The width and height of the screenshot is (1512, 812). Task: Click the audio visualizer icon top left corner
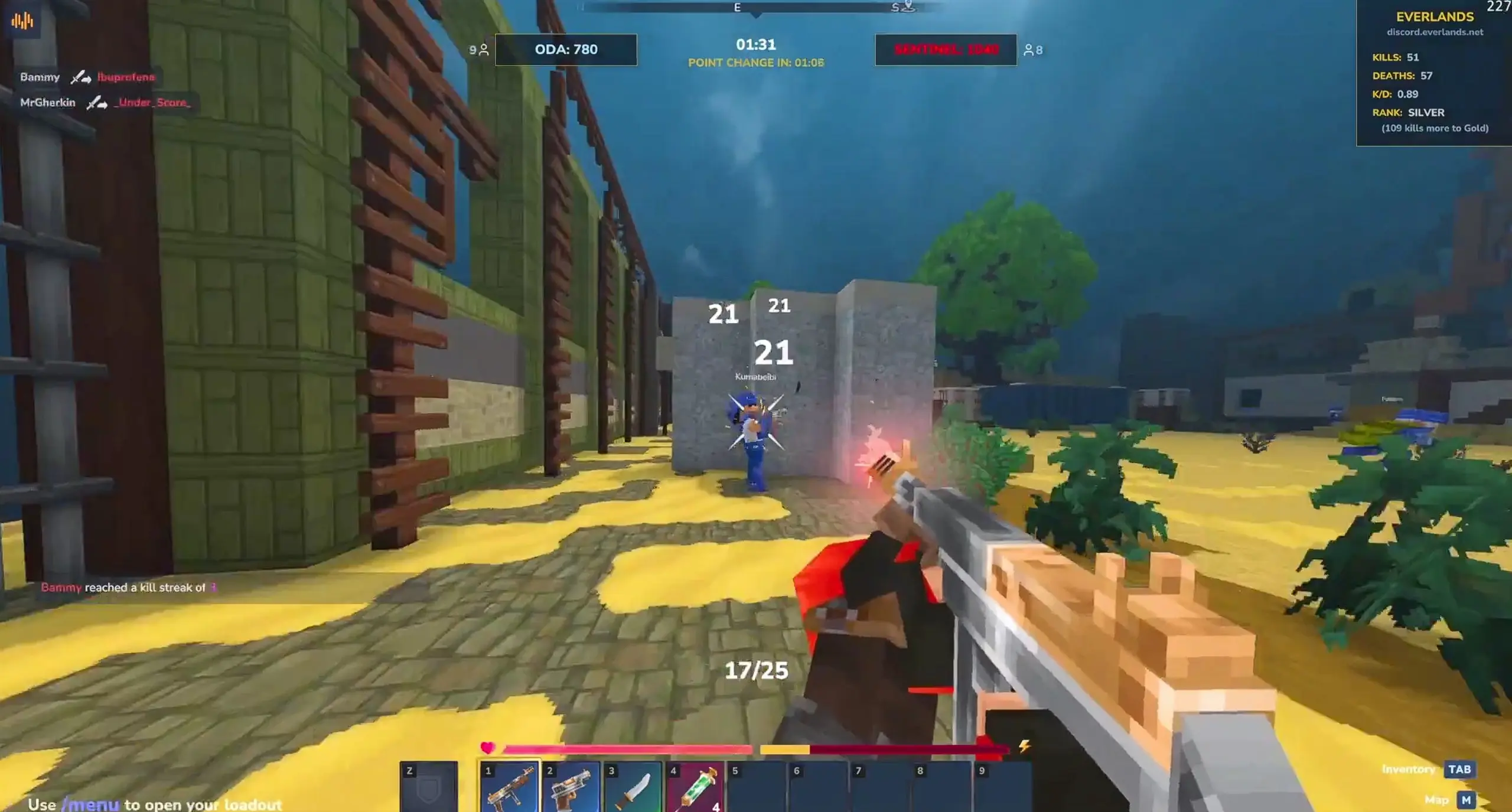coord(22,20)
